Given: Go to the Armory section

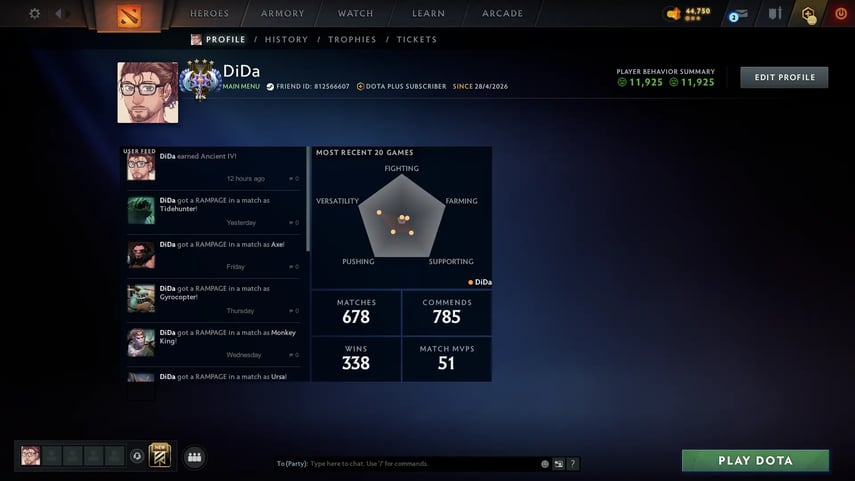Looking at the screenshot, I should point(283,14).
